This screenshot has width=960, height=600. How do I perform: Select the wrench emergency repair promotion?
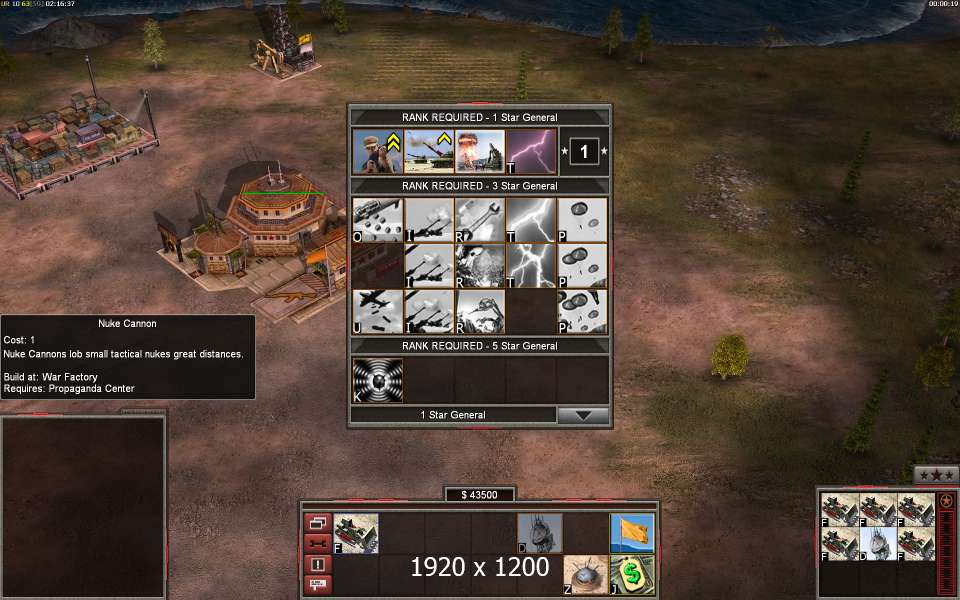[x=481, y=219]
